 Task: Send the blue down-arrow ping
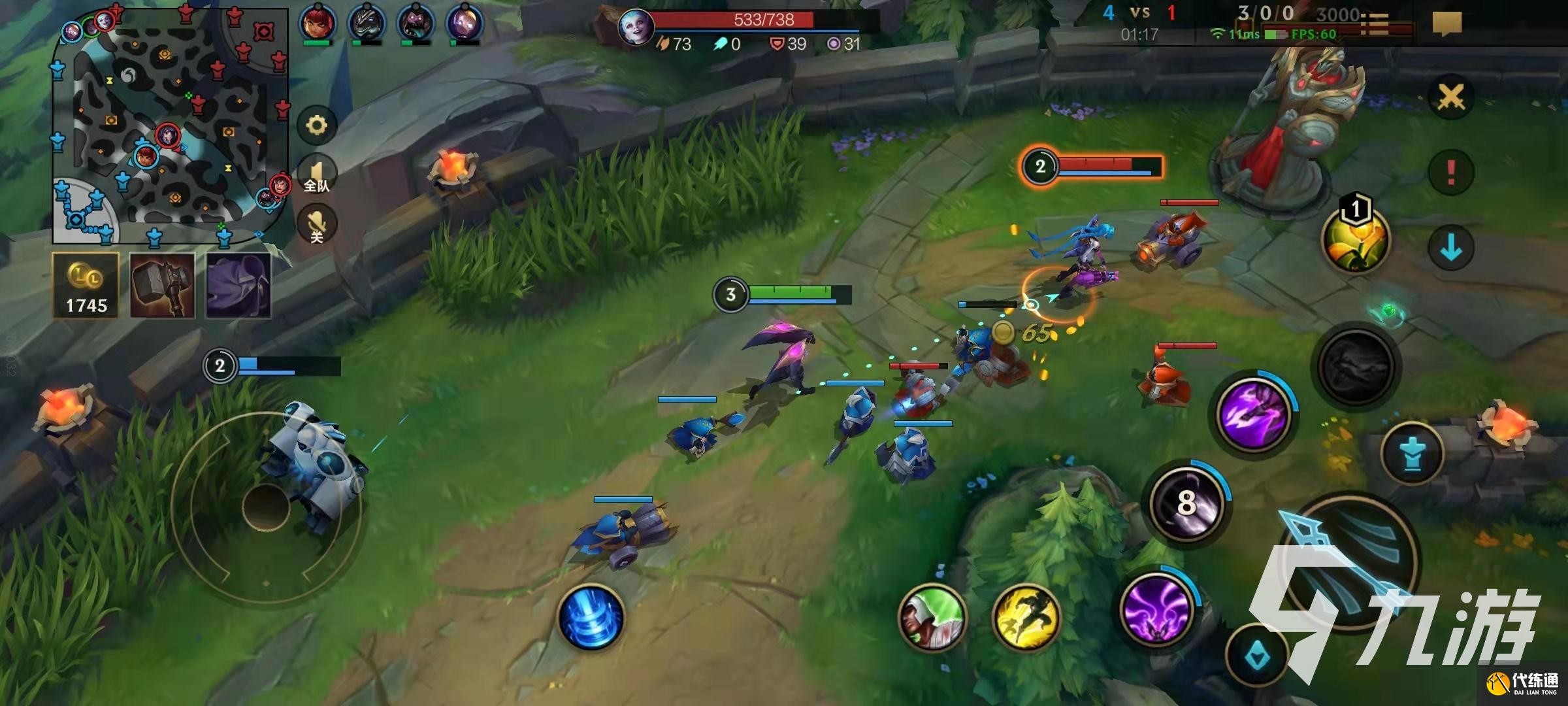(1450, 248)
